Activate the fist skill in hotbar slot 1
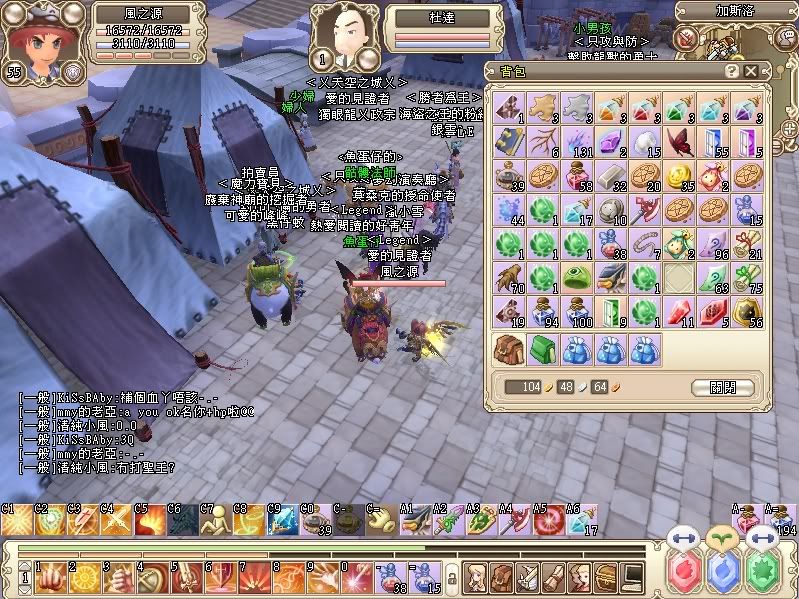 (48, 577)
